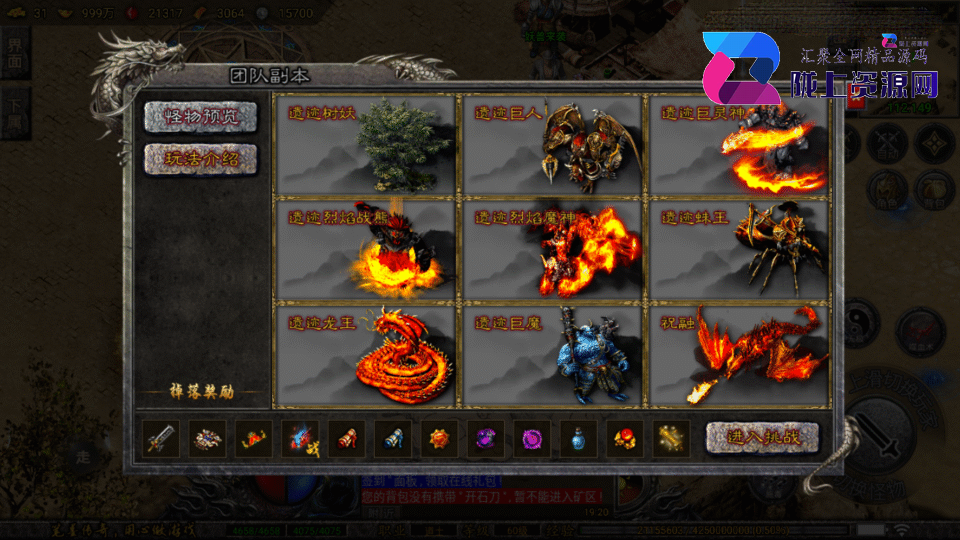This screenshot has height=540, width=960.
Task: Select the 遗迹巨灵神 boss tile
Action: pos(739,145)
